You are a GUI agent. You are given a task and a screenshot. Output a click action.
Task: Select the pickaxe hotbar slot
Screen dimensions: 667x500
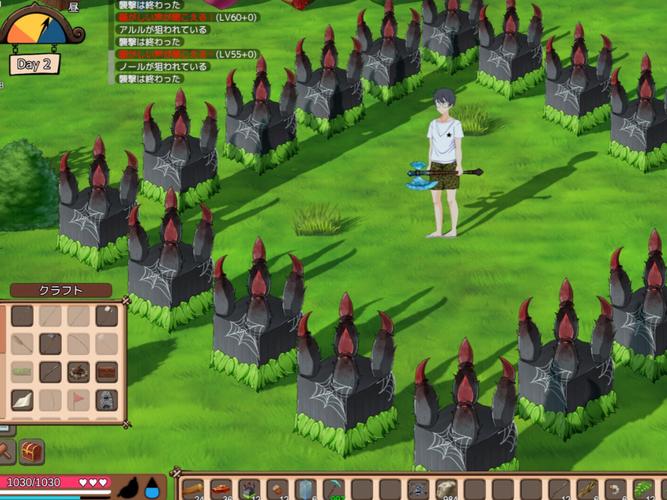pyautogui.click(x=333, y=490)
